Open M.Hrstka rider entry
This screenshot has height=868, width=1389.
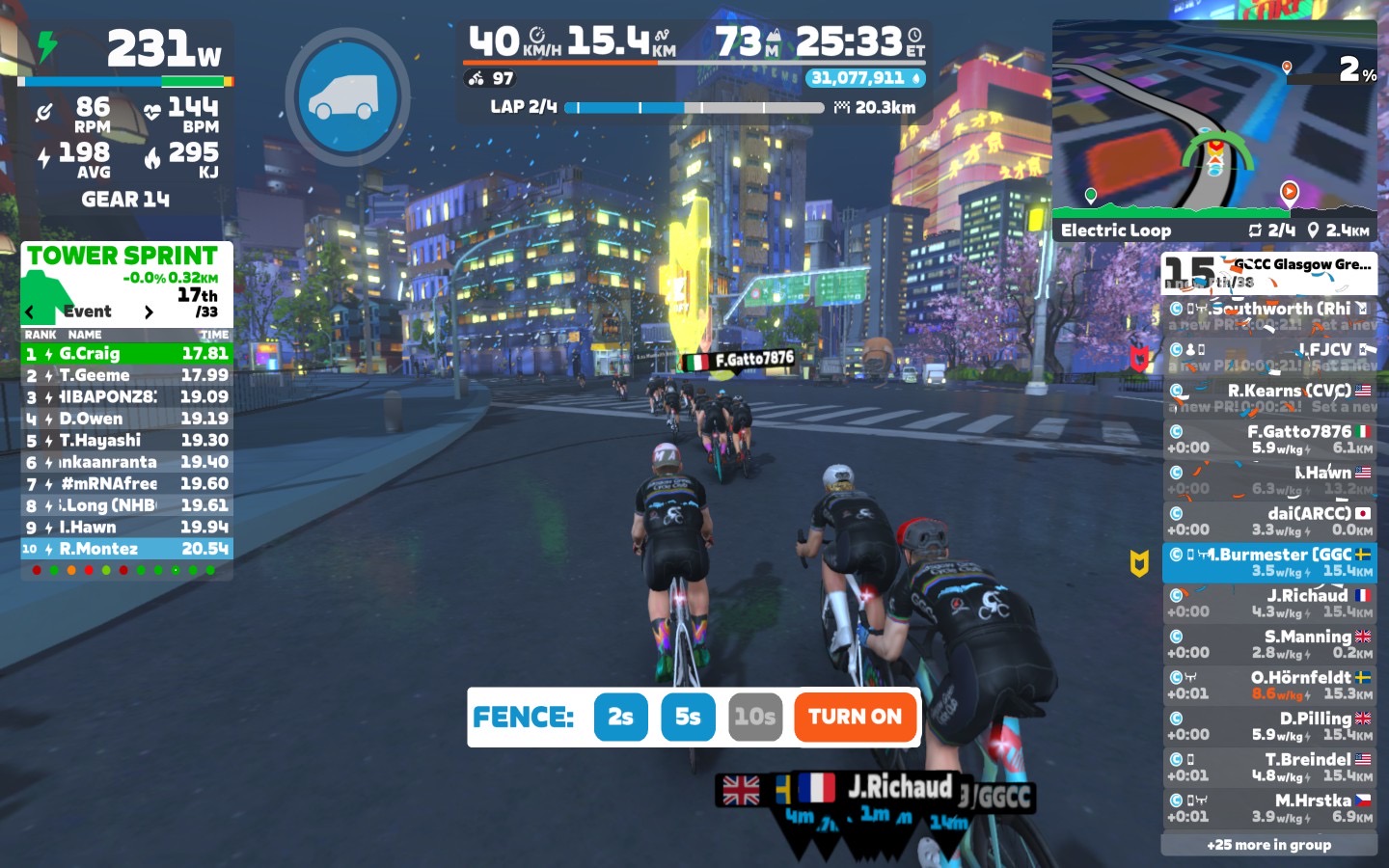click(1268, 807)
